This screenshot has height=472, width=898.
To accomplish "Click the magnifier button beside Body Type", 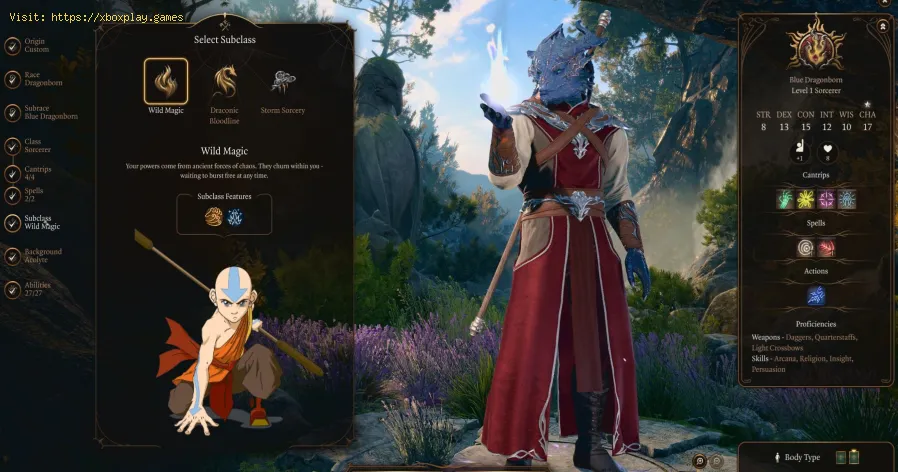I will pos(701,460).
